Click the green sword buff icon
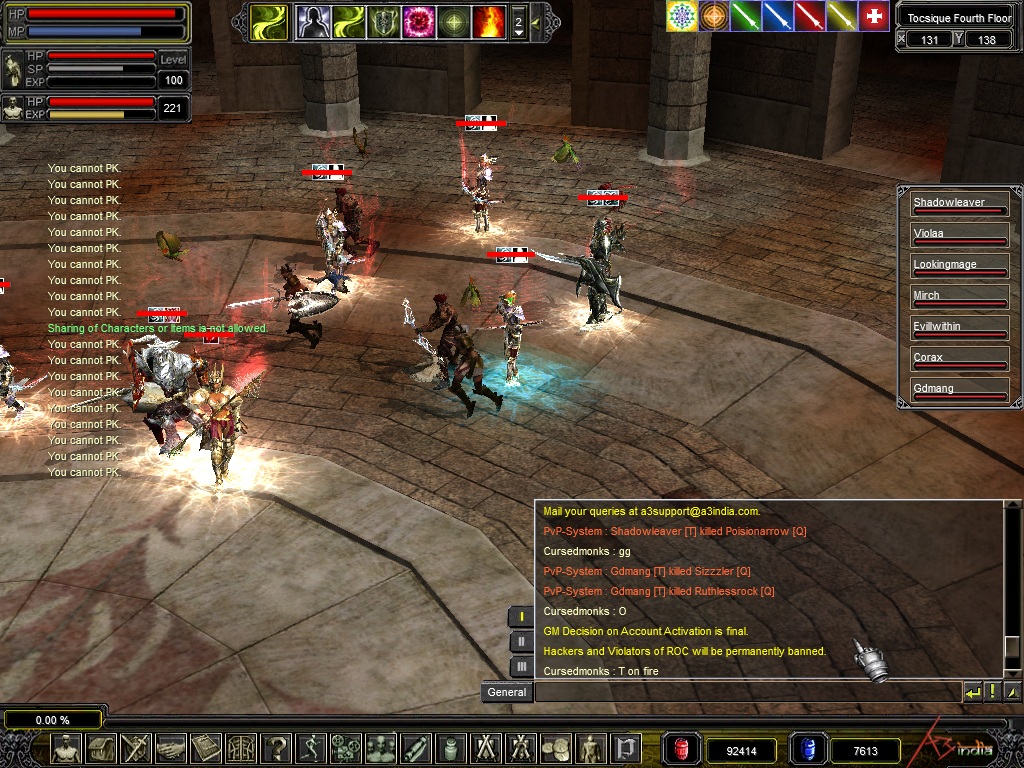 coord(746,16)
